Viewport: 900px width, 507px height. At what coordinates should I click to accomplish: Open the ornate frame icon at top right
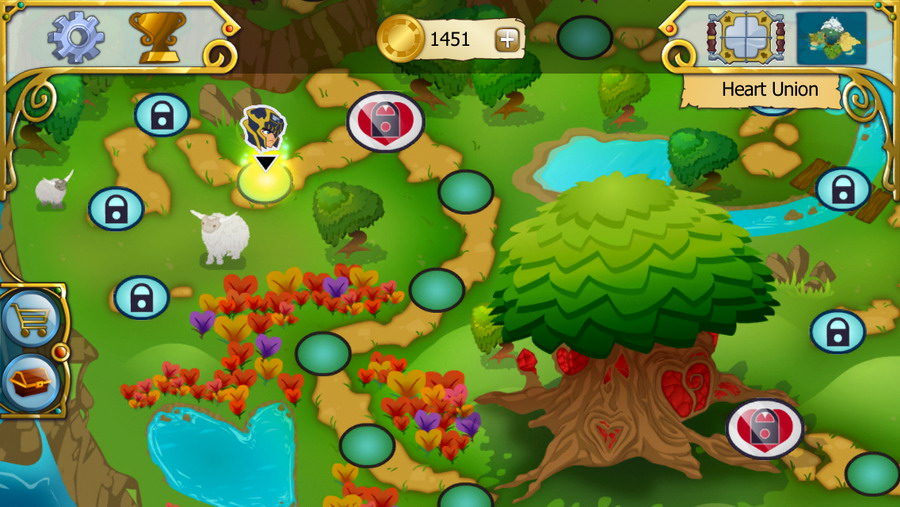pos(745,38)
